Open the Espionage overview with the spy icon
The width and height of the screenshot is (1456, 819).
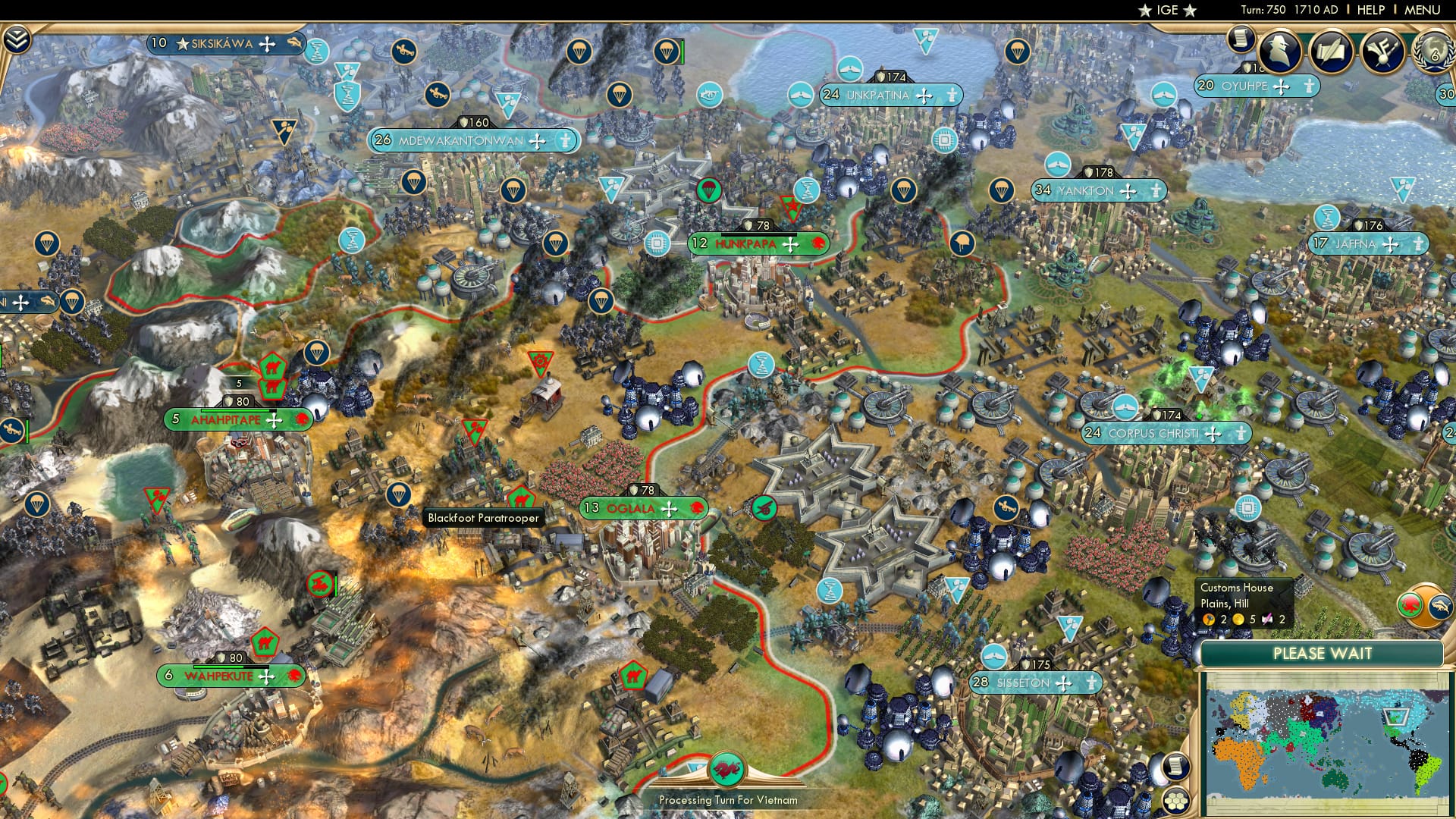(1280, 52)
